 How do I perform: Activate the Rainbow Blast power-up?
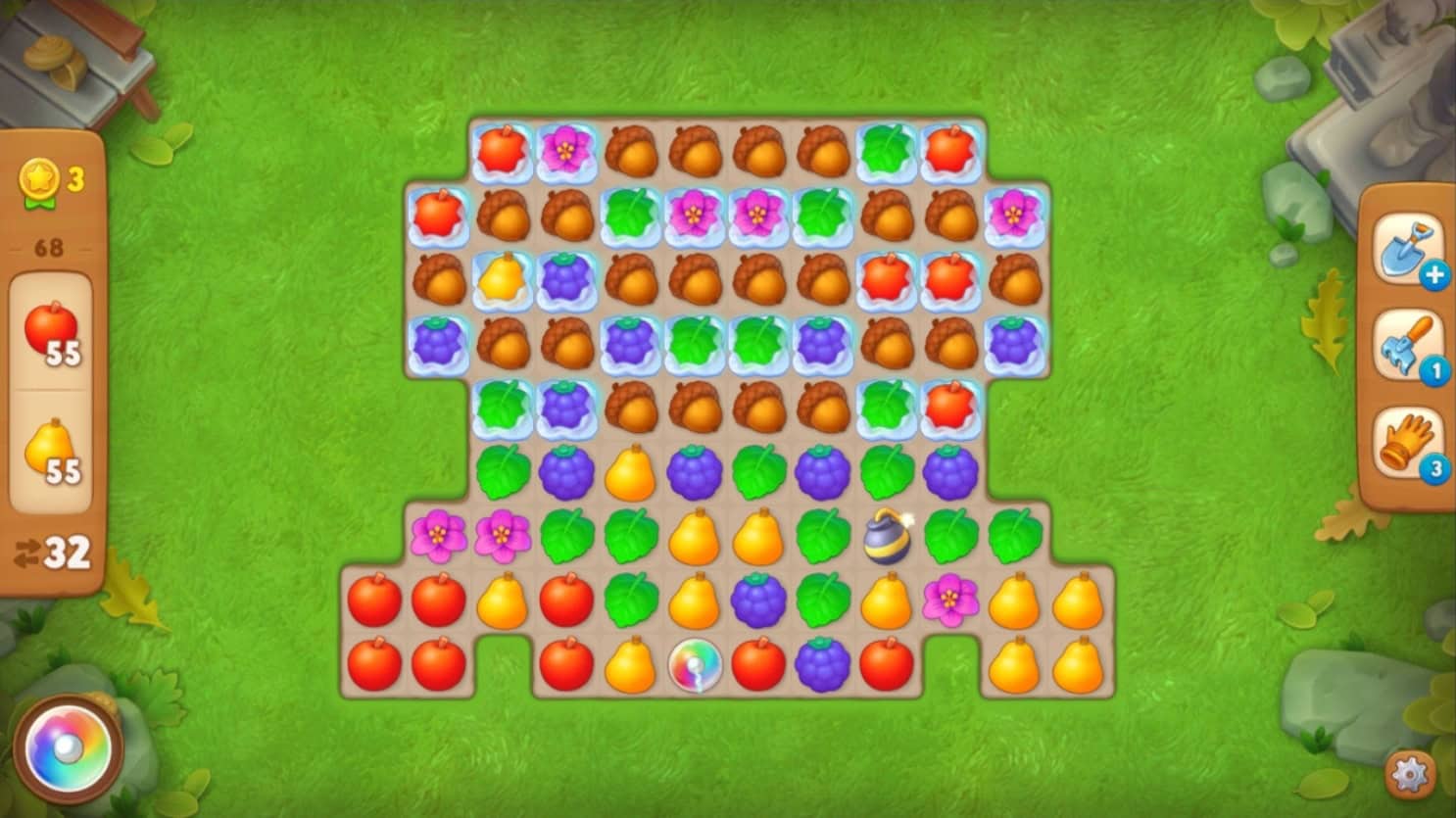click(69, 748)
